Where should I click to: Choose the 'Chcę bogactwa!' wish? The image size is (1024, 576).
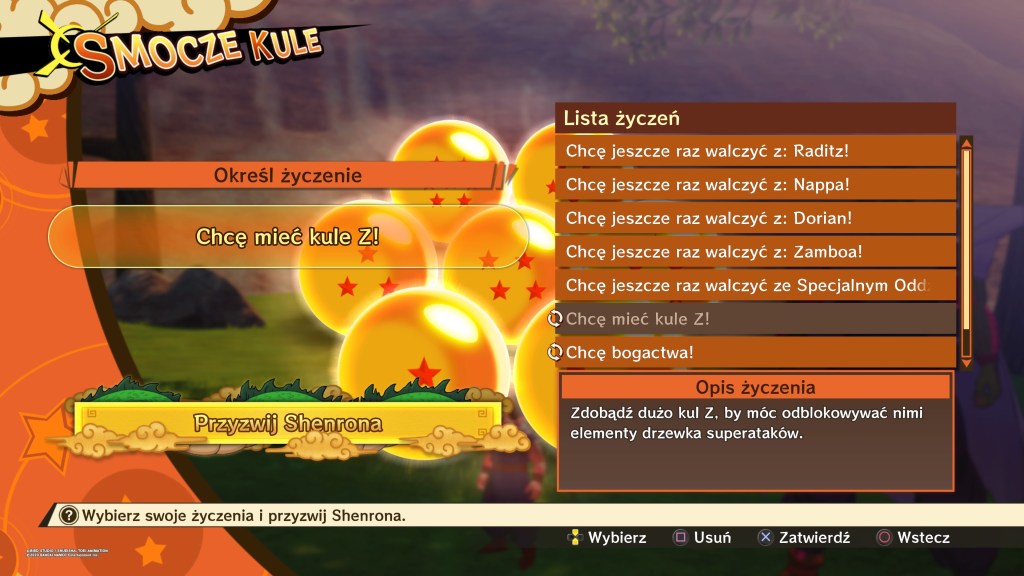click(x=755, y=352)
